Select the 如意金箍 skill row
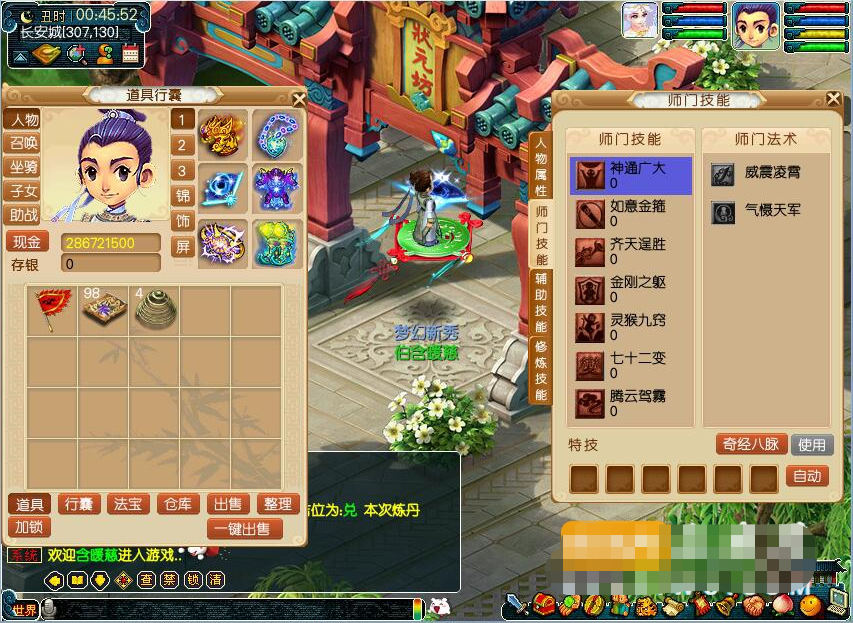Viewport: 853px width, 623px height. pos(631,213)
